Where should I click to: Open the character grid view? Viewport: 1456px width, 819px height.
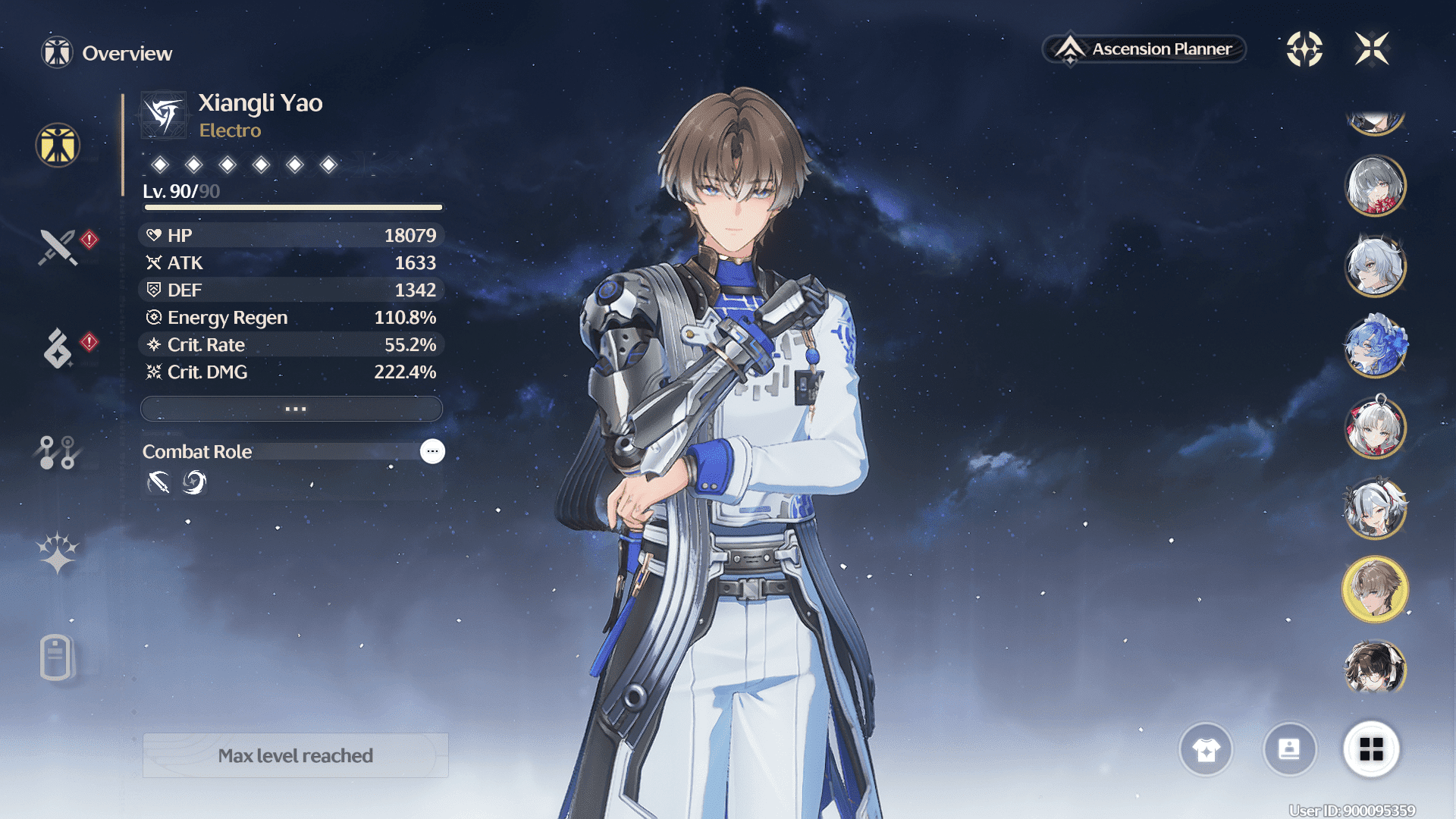tap(1371, 750)
